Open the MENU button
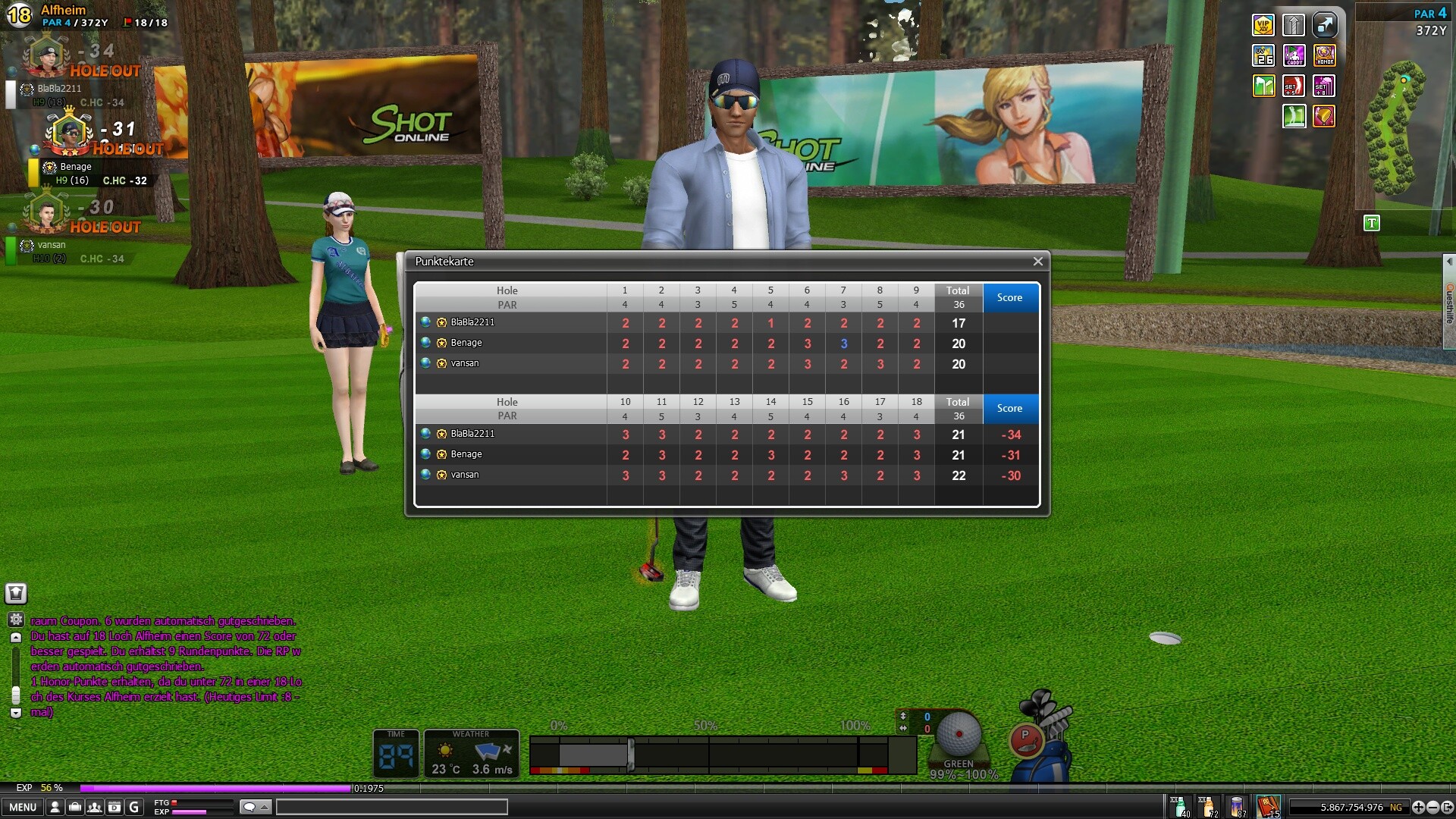Image resolution: width=1456 pixels, height=819 pixels. click(23, 807)
